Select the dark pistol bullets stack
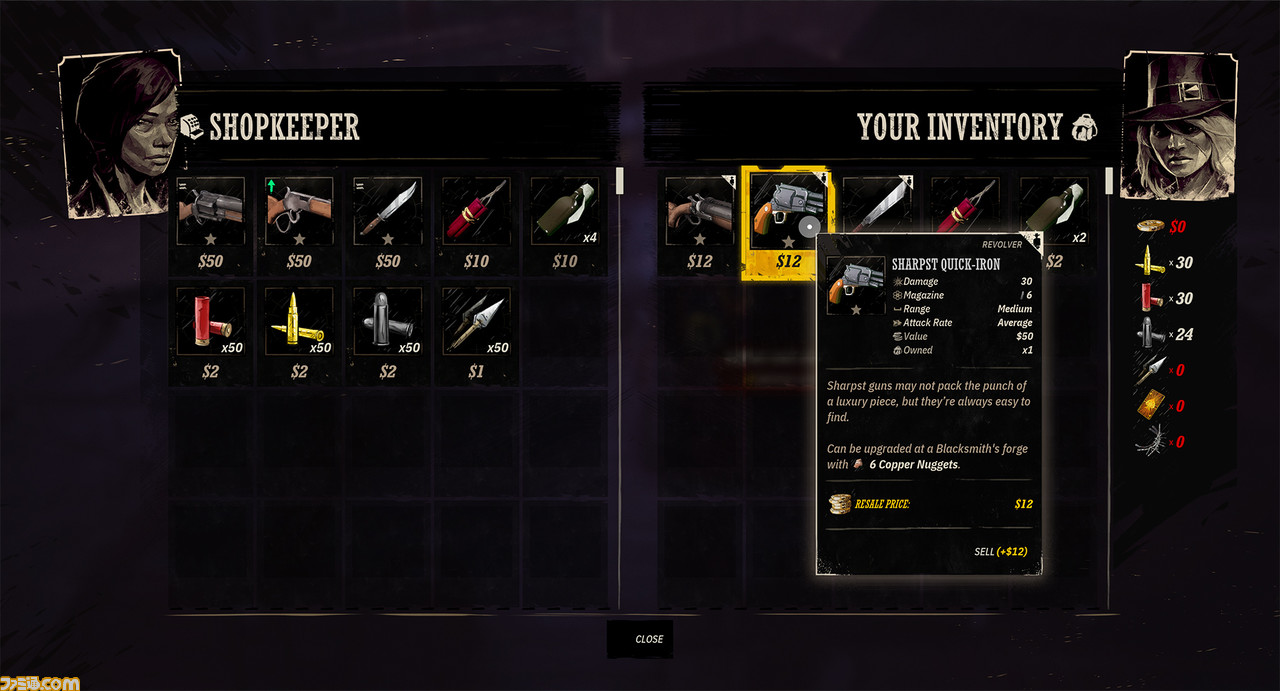Screen dimensions: 1280x691 tap(387, 322)
